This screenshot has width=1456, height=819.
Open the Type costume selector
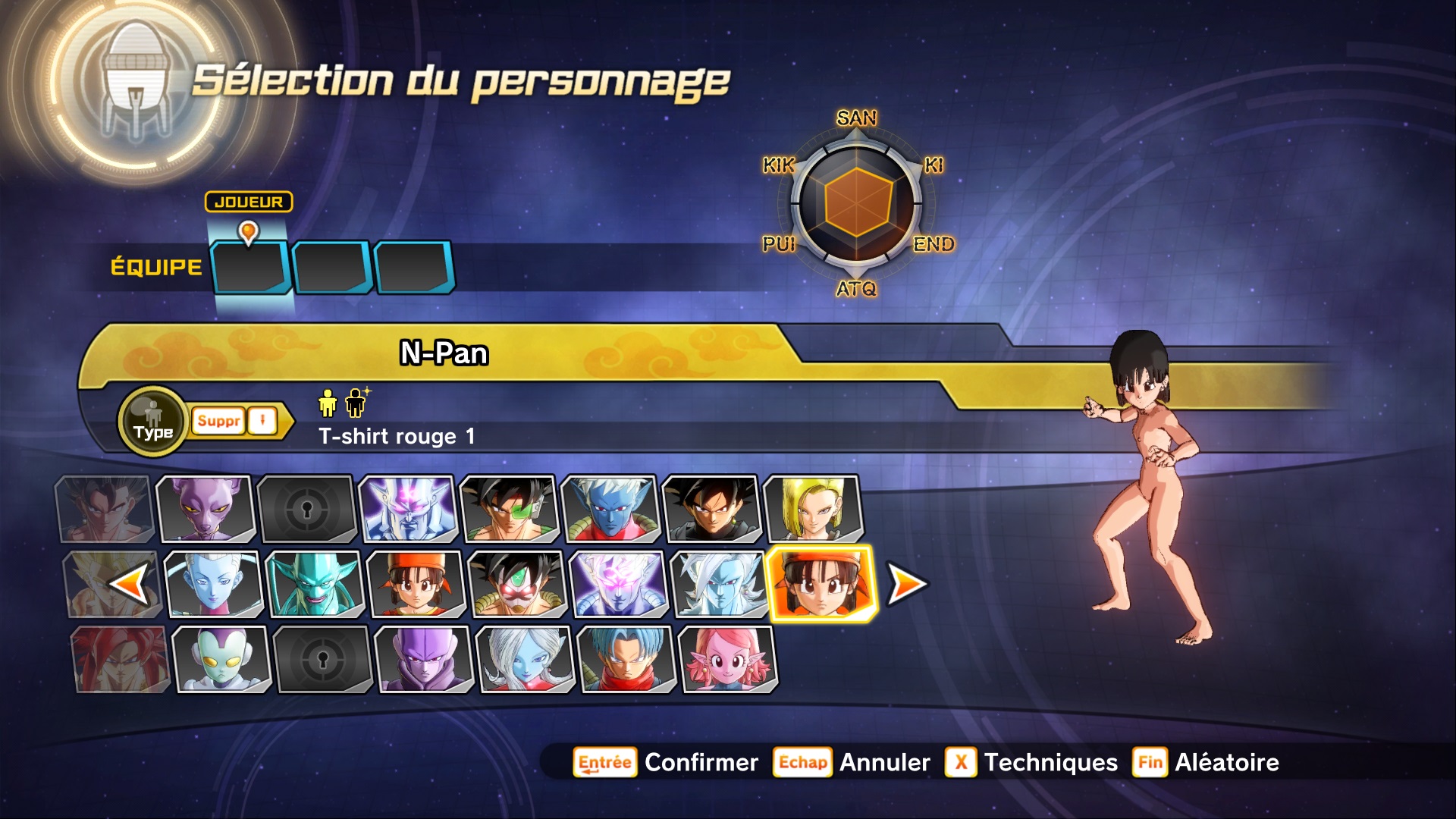pos(153,422)
